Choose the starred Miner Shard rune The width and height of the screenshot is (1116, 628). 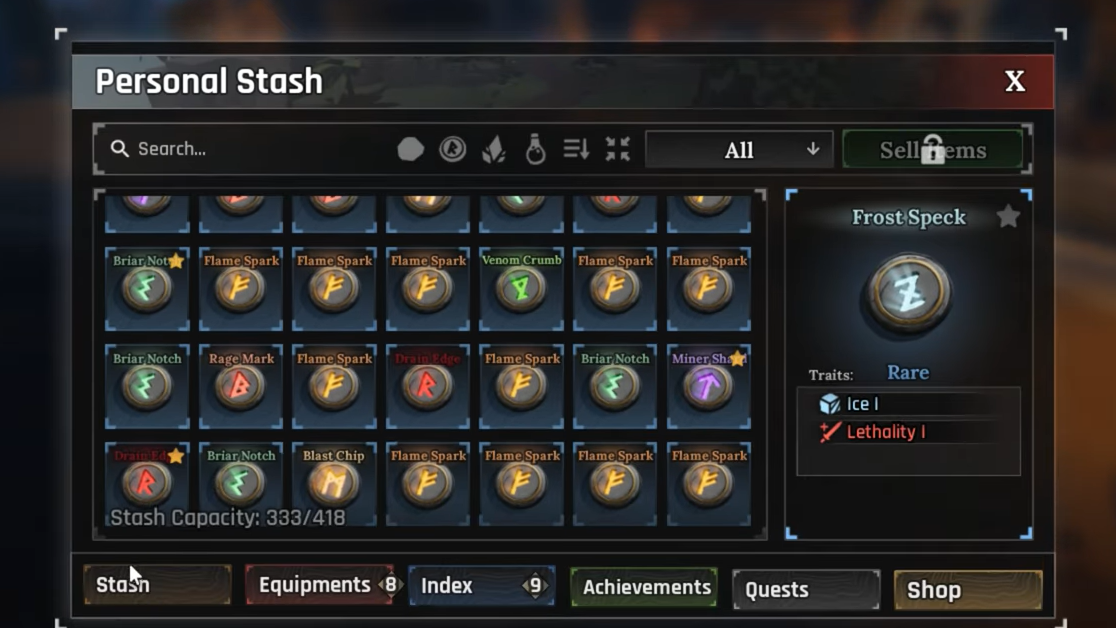[708, 385]
